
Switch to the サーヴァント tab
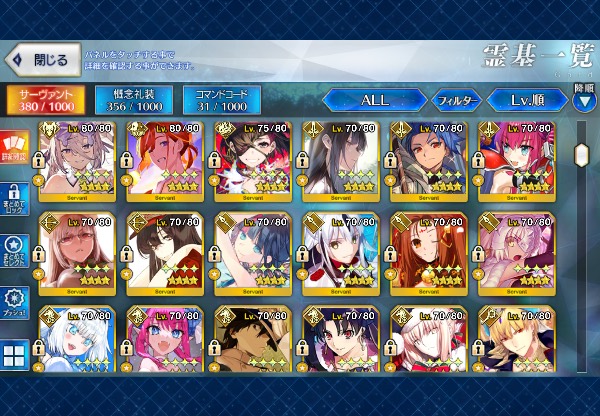pos(45,99)
